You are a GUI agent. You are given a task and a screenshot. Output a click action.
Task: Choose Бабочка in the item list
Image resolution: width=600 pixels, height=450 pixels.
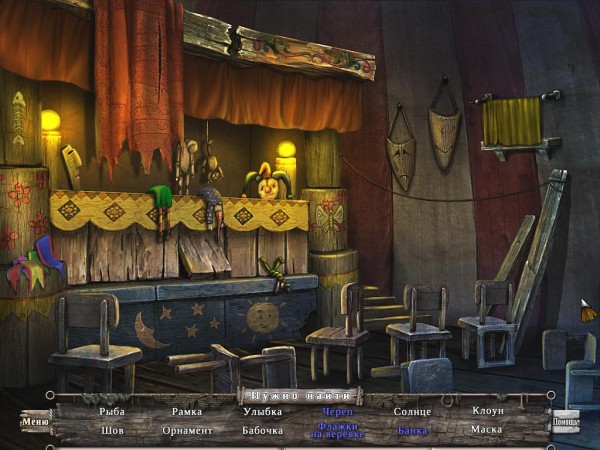(x=262, y=430)
